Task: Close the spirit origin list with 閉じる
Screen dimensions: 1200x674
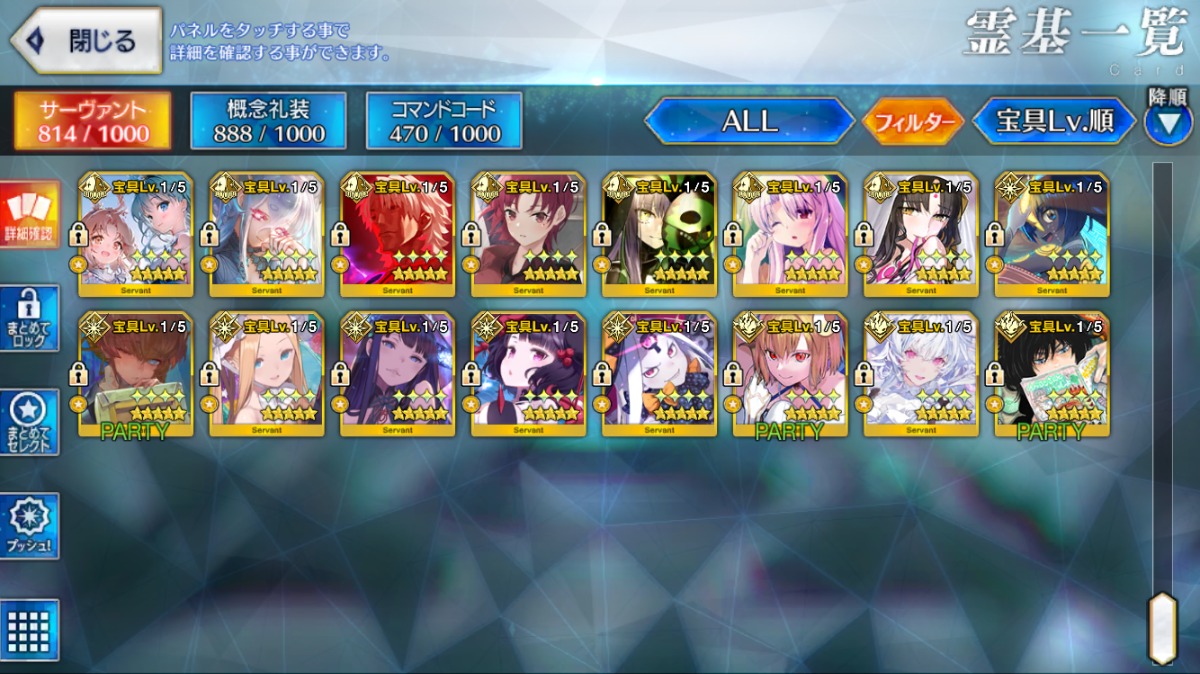Action: 86,41
